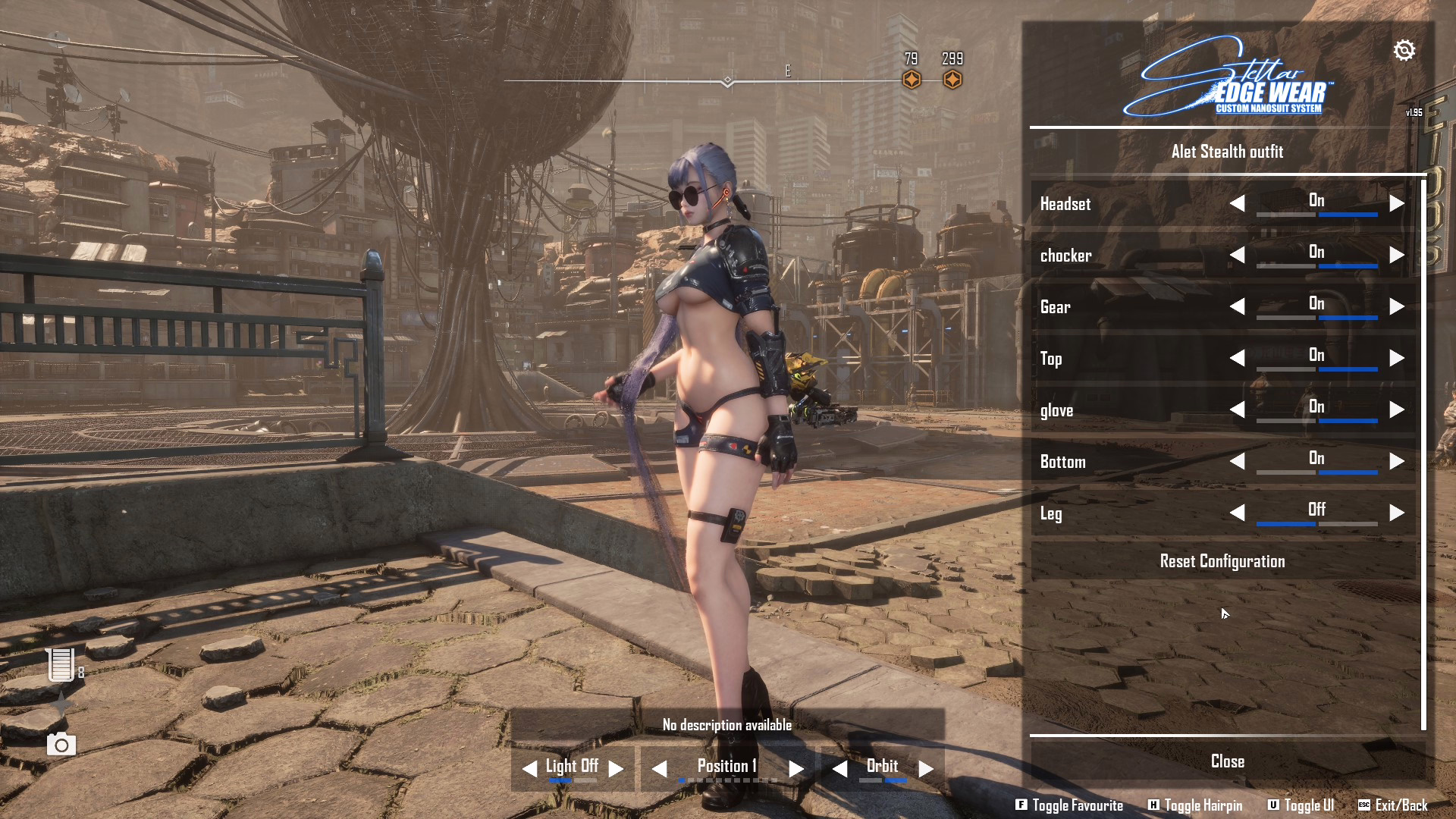
Task: Toggle Gear with its right arrow
Action: click(1396, 306)
